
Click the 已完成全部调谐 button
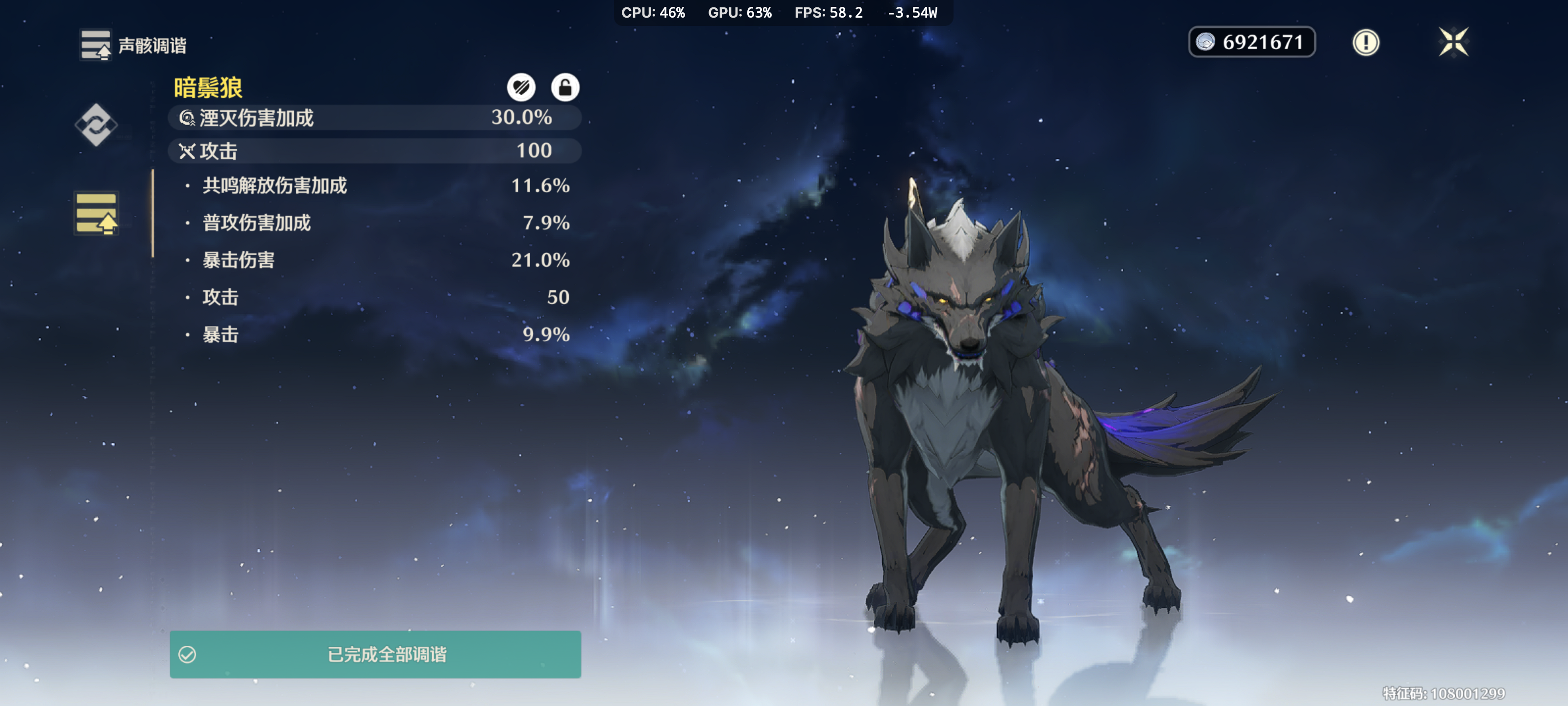375,654
